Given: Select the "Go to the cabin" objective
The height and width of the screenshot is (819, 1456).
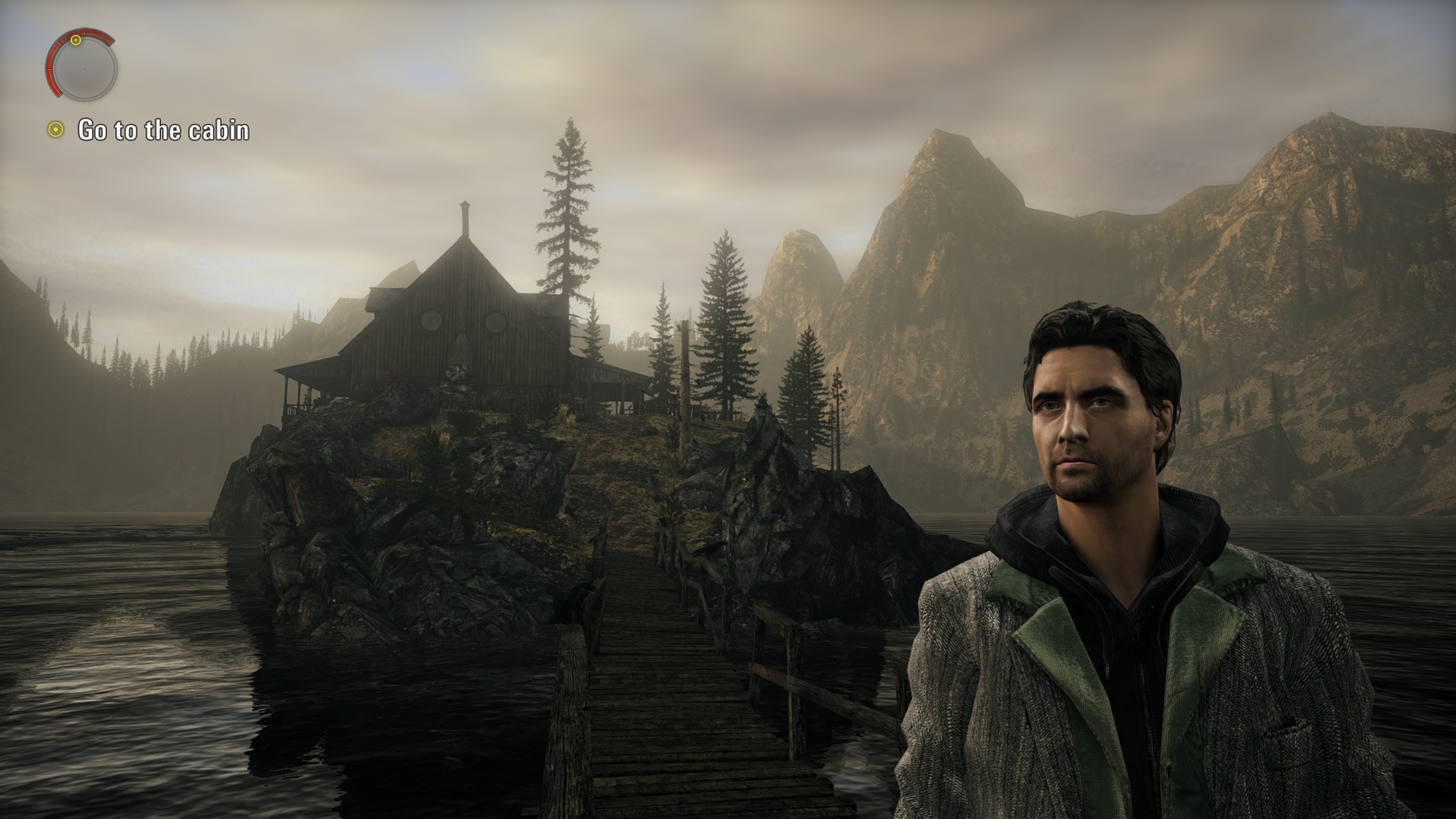Looking at the screenshot, I should [163, 130].
